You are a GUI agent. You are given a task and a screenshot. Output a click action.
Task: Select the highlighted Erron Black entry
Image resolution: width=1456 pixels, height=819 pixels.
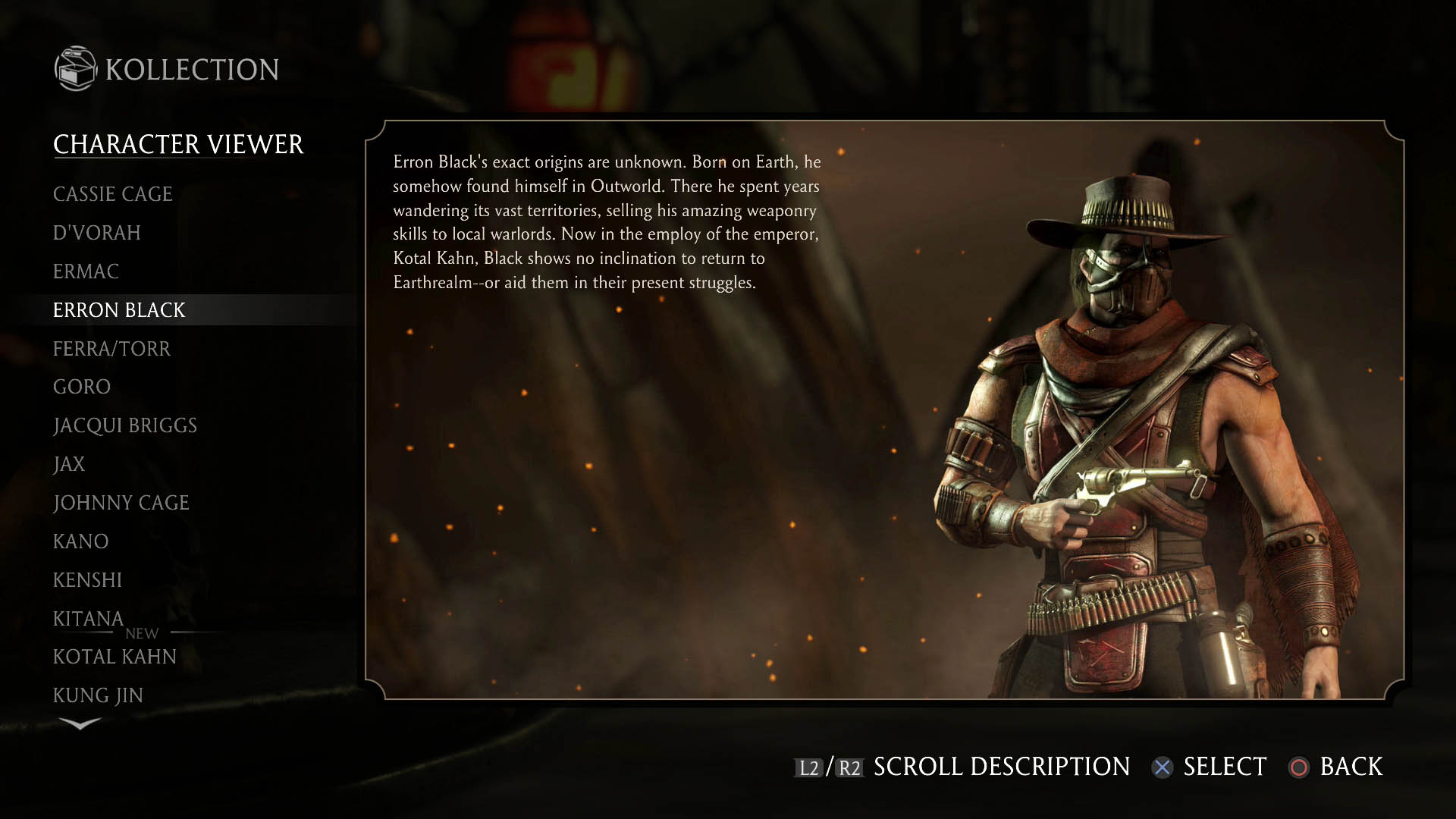[119, 310]
